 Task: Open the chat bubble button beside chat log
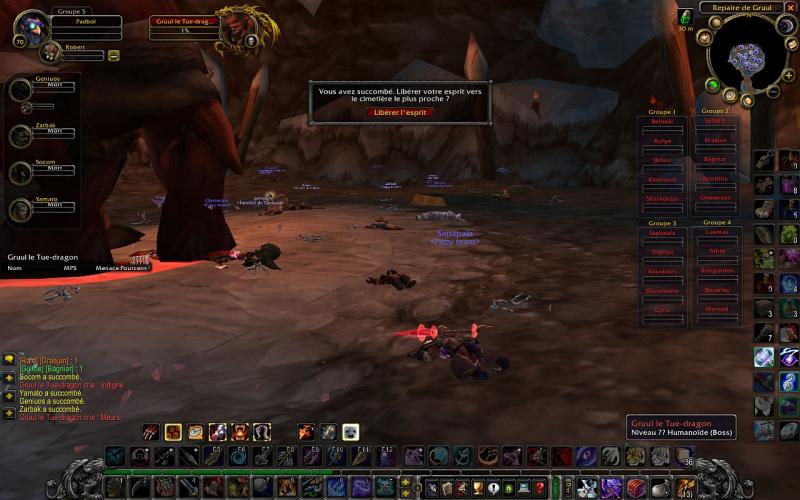click(8, 358)
